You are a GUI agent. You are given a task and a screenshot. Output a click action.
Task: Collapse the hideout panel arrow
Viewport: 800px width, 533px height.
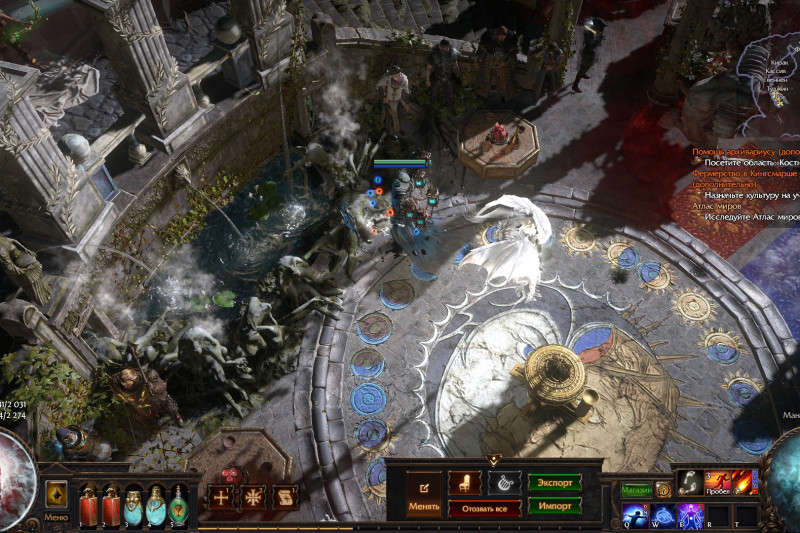[x=494, y=459]
